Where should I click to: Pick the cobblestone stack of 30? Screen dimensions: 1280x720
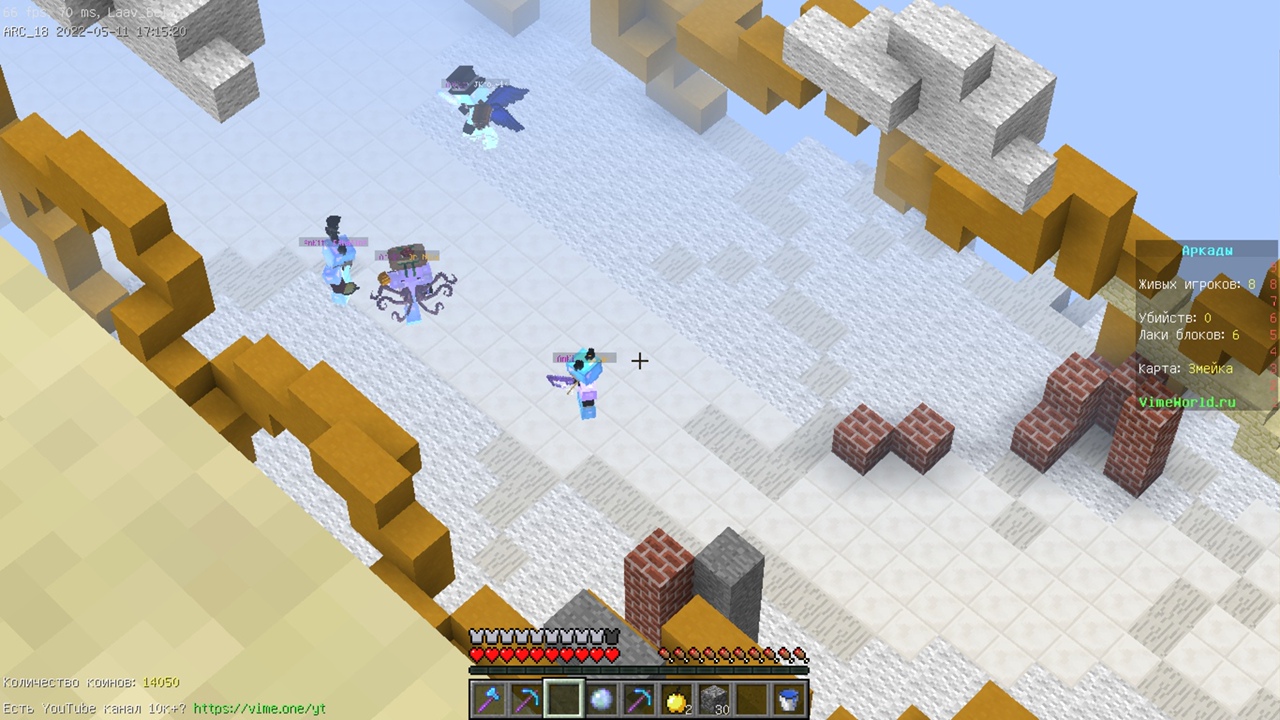(714, 700)
